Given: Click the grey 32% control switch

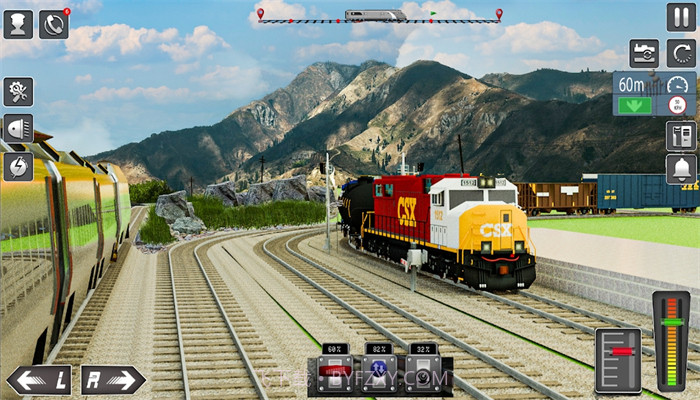Looking at the screenshot, I should [x=423, y=373].
